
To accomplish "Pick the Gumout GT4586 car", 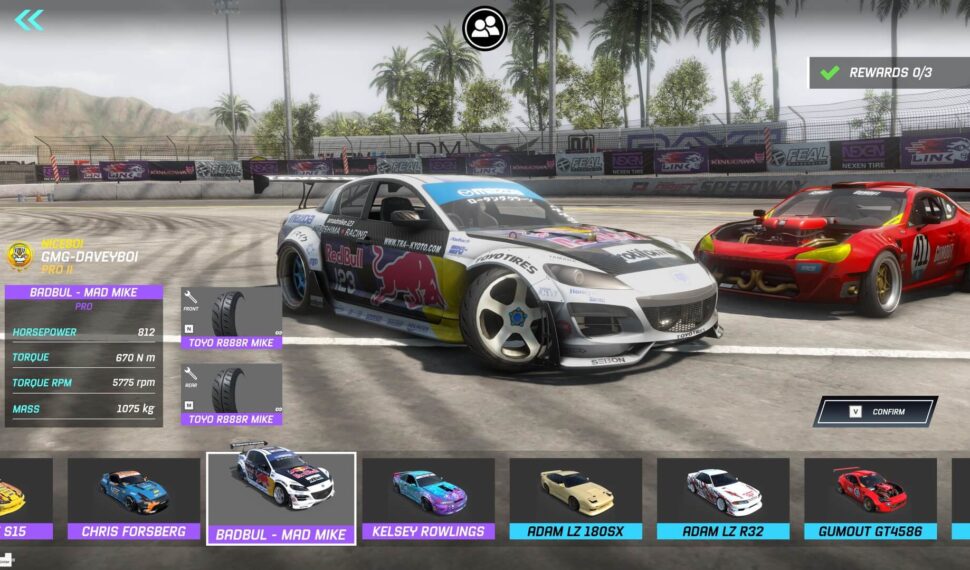I will click(x=870, y=499).
